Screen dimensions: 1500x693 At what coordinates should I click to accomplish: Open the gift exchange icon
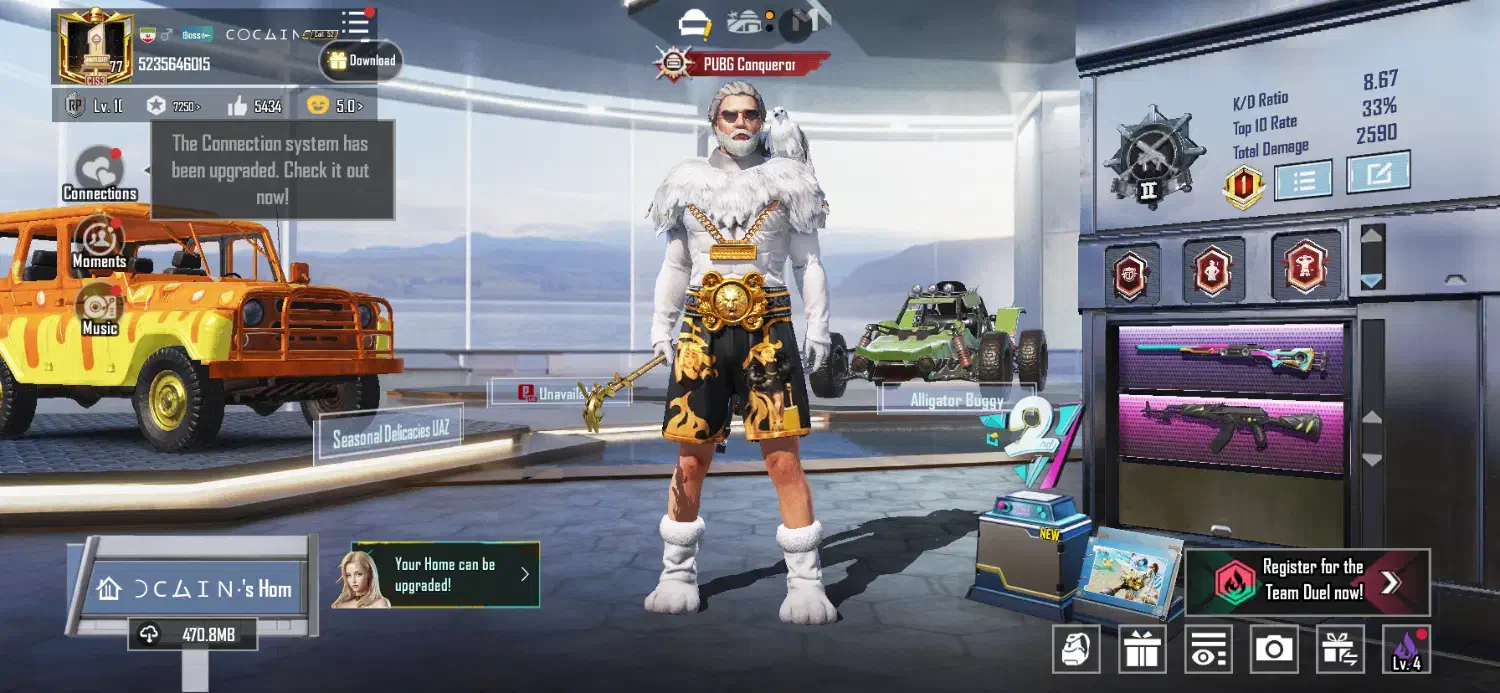tap(1340, 650)
